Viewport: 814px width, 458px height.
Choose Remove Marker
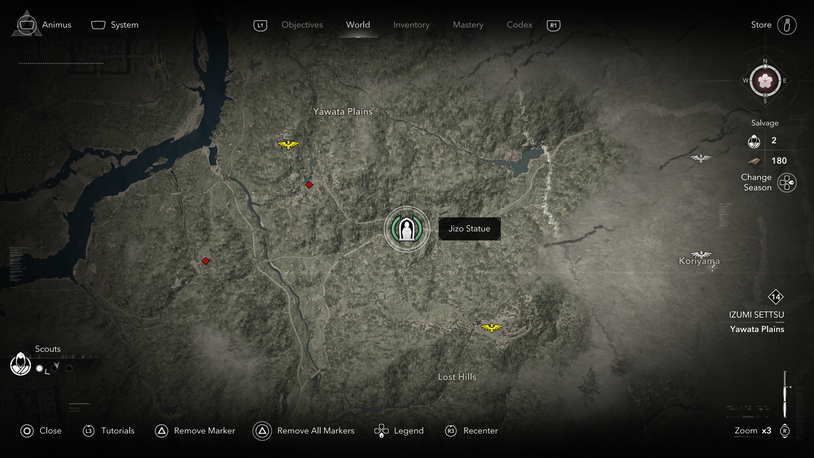[x=195, y=431]
